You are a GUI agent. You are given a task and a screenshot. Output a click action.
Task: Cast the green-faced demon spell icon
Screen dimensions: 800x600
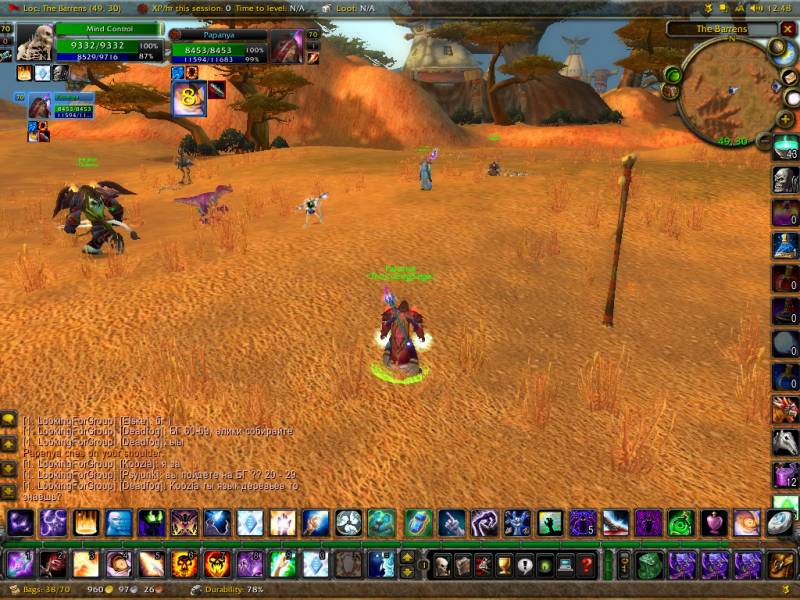[x=151, y=522]
